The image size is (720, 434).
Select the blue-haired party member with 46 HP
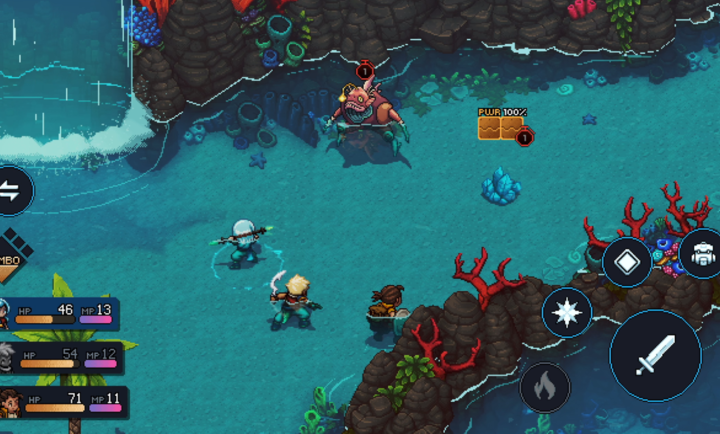click(x=60, y=314)
